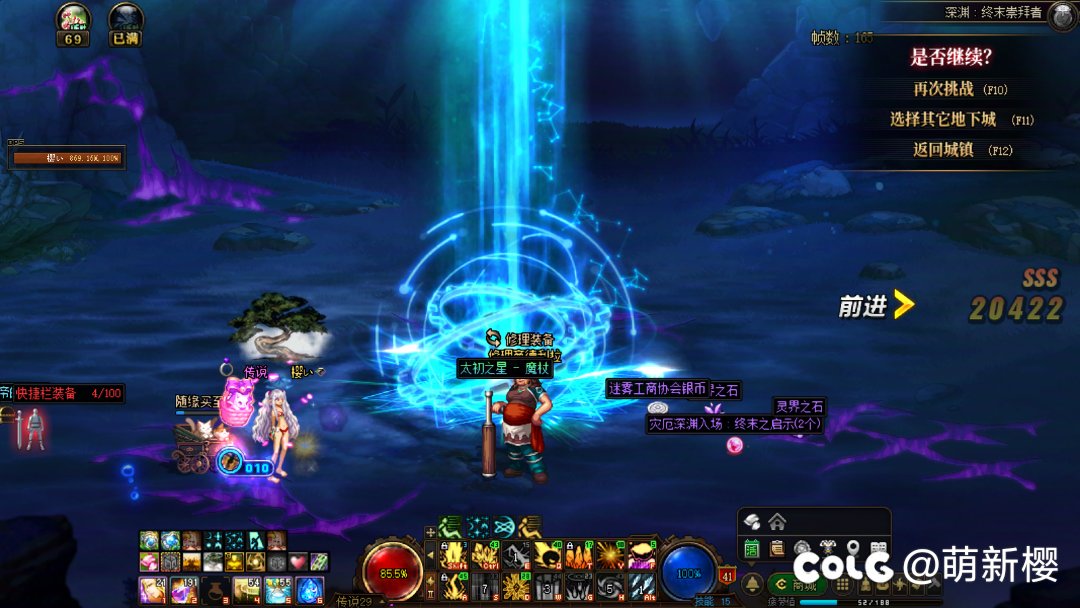Activate the skill bound to Ctrl
Image resolution: width=1080 pixels, height=608 pixels.
(486, 555)
